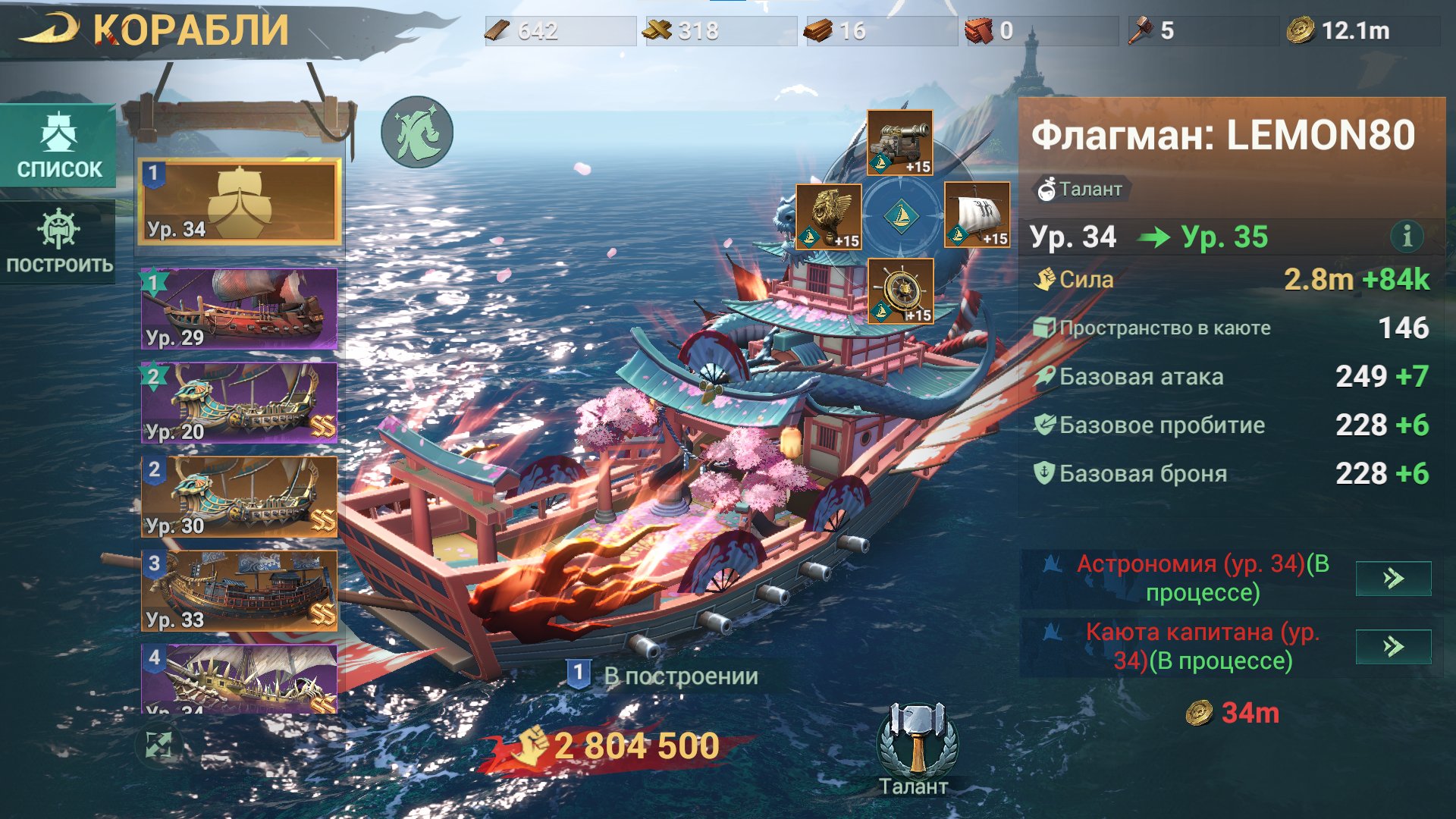Screen dimensions: 1456x819
Task: Toggle the expand arrows icon
Action: pos(159,745)
